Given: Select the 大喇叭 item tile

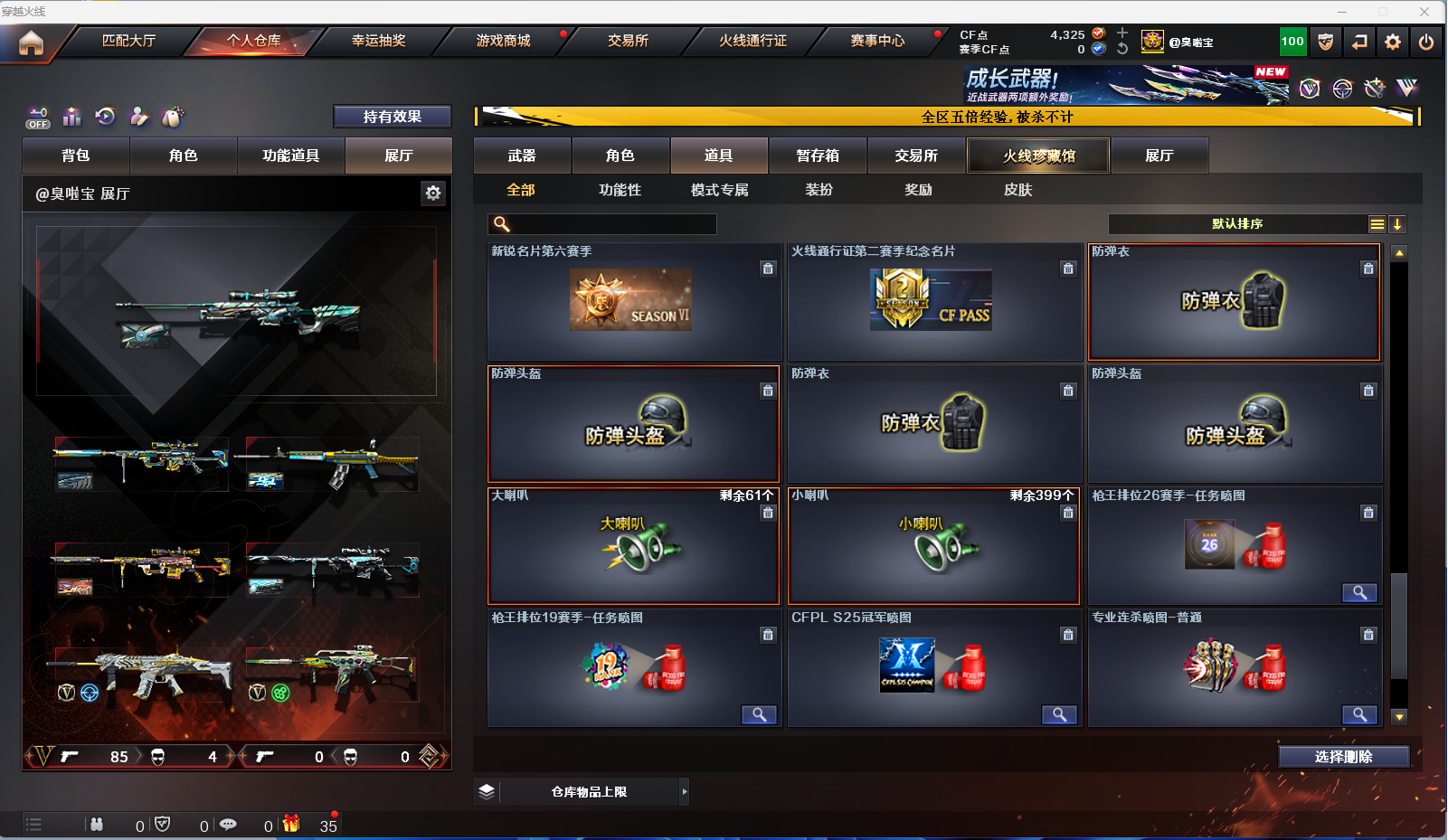Looking at the screenshot, I should coord(633,546).
